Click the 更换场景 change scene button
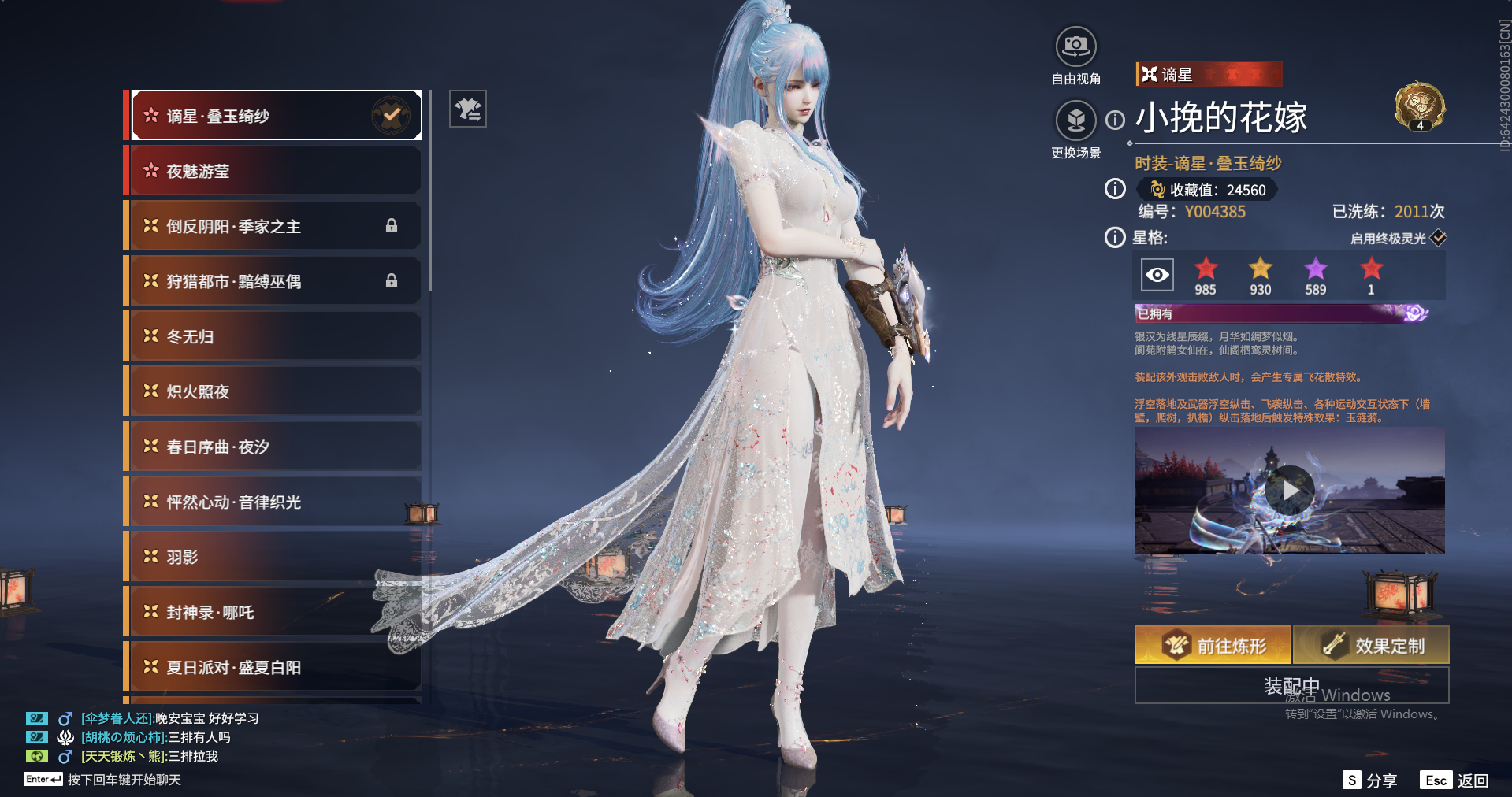Viewport: 1512px width, 797px height. (x=1075, y=121)
